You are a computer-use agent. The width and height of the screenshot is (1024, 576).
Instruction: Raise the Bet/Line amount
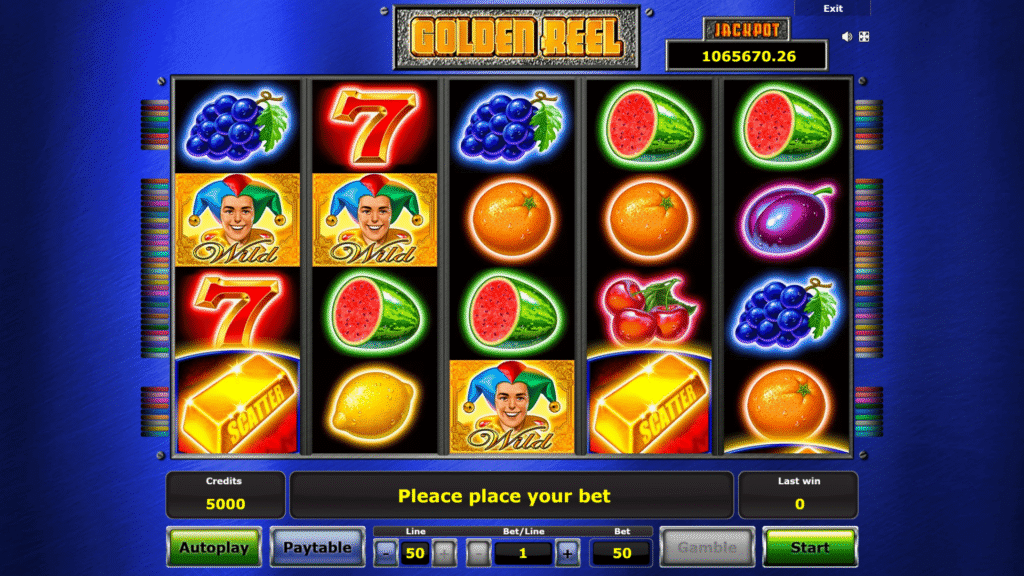pyautogui.click(x=568, y=552)
